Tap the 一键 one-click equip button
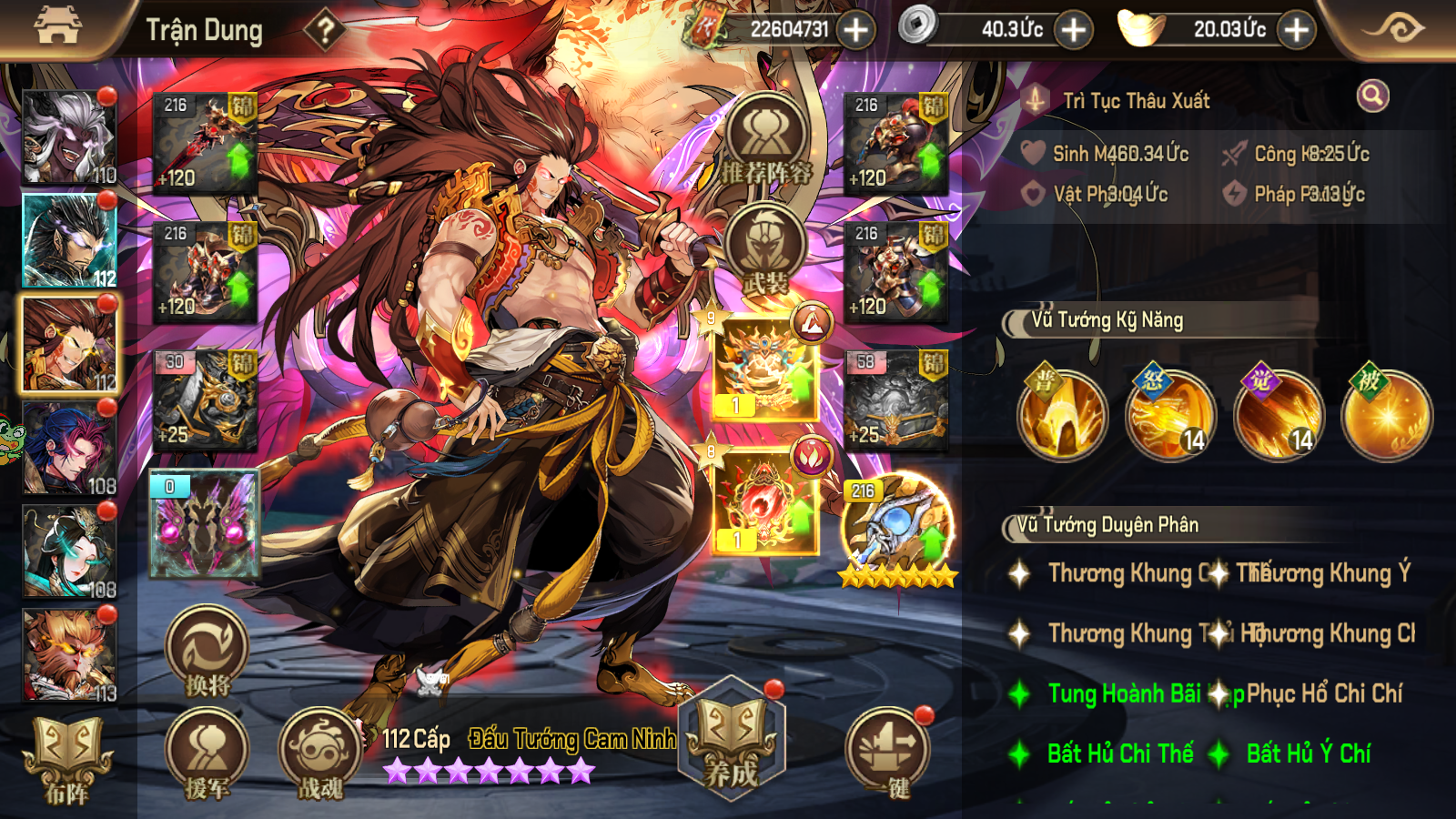 tap(887, 753)
